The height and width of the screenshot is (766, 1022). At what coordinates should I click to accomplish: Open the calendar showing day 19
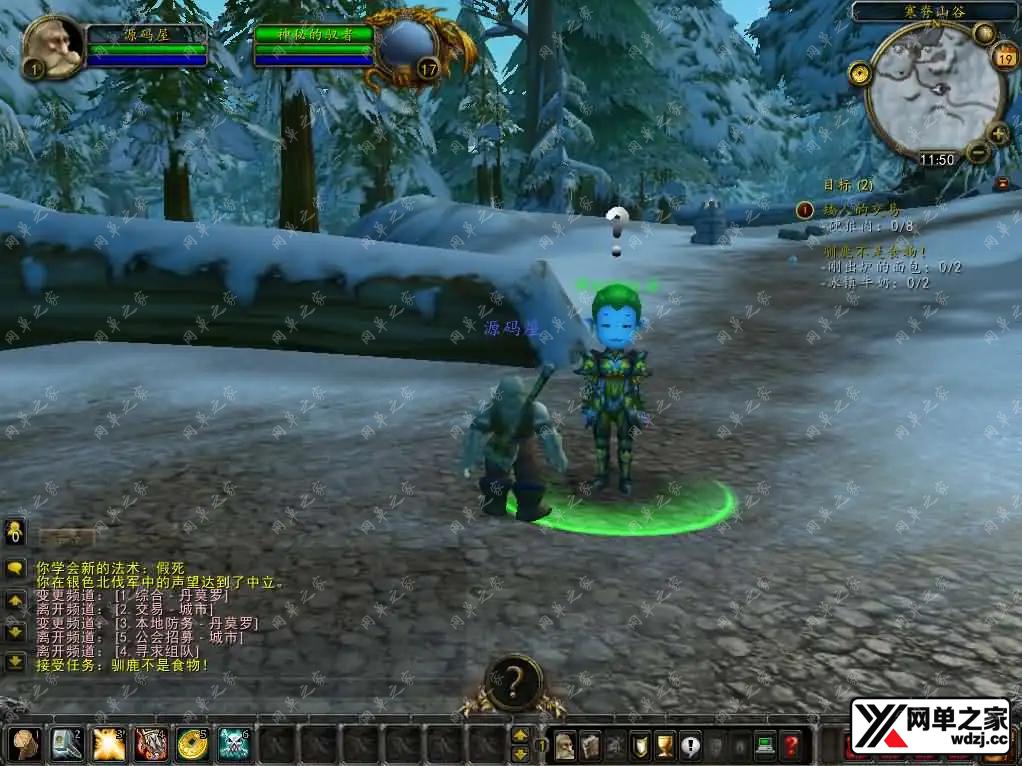coord(1004,57)
